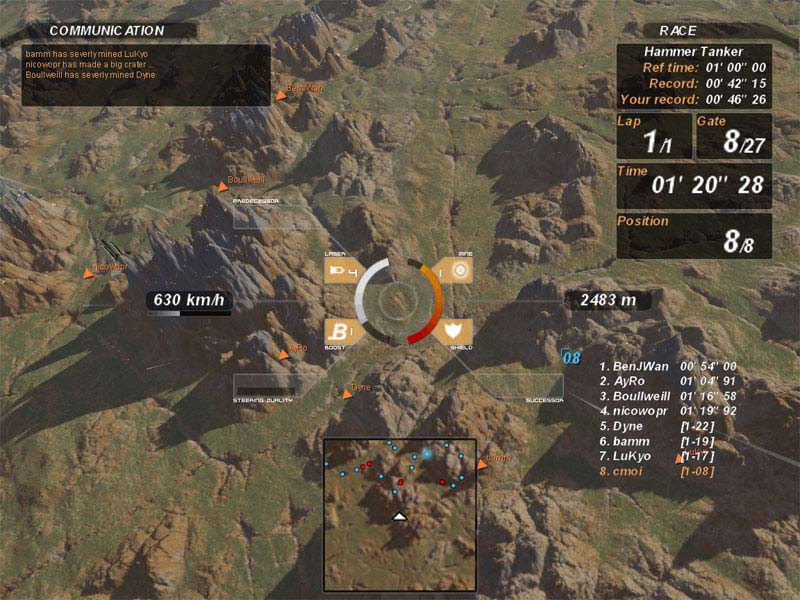Click the Hammer Tanker race title
The height and width of the screenshot is (600, 800).
pyautogui.click(x=693, y=51)
